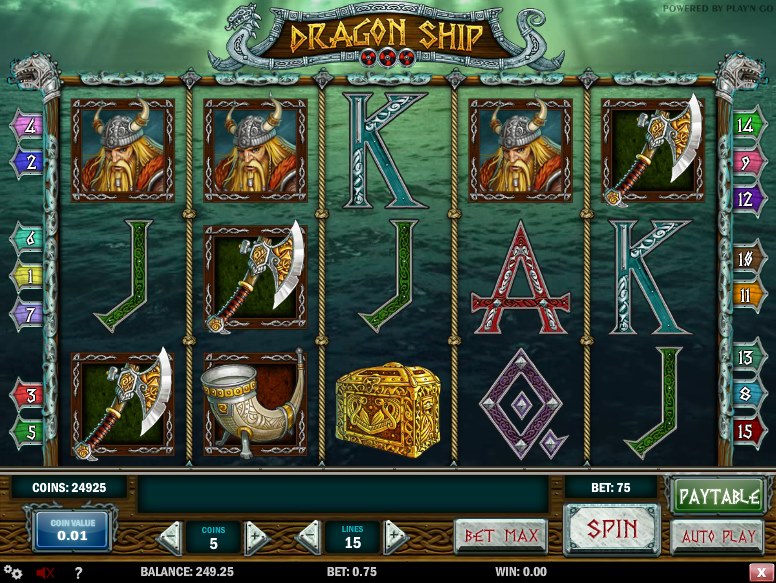Decrease the number of coins

pyautogui.click(x=170, y=536)
